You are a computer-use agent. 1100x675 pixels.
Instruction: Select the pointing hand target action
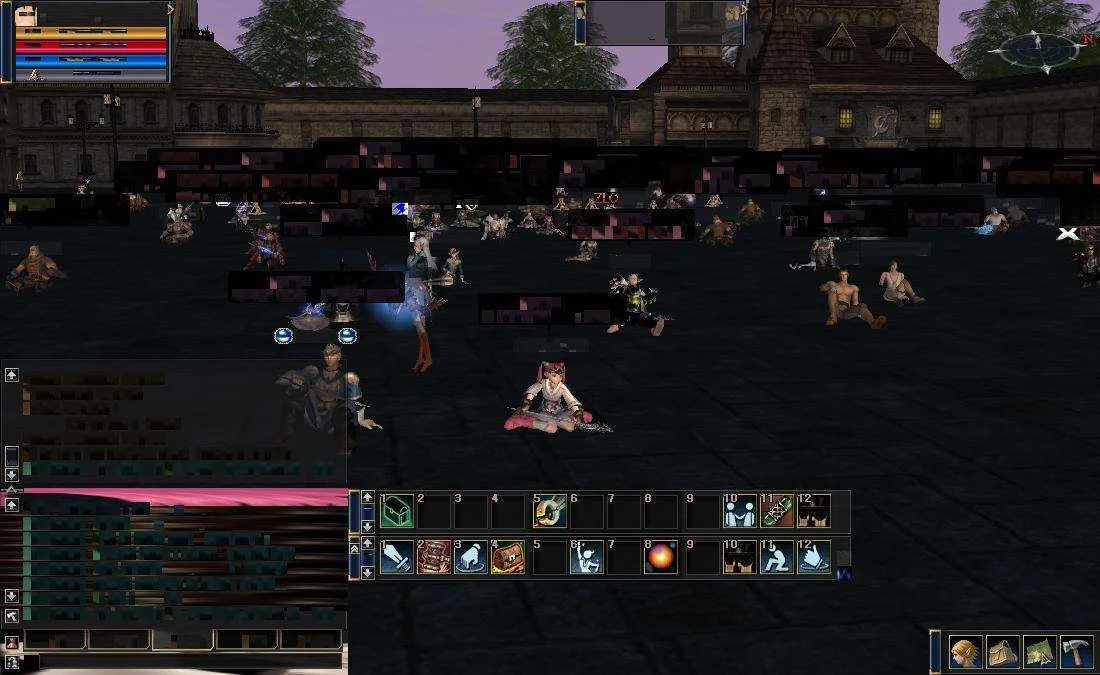click(x=814, y=557)
